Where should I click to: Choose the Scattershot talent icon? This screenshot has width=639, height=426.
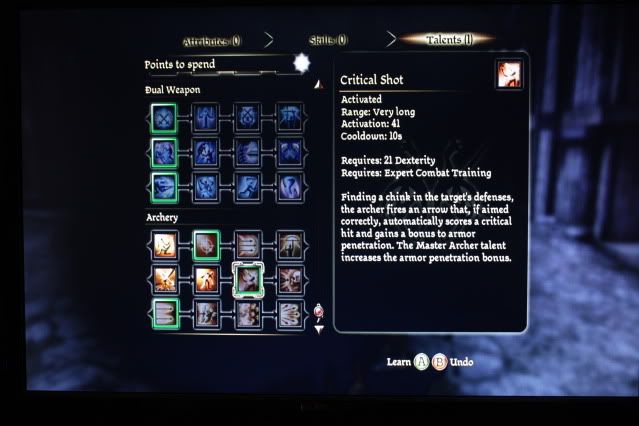click(x=289, y=315)
